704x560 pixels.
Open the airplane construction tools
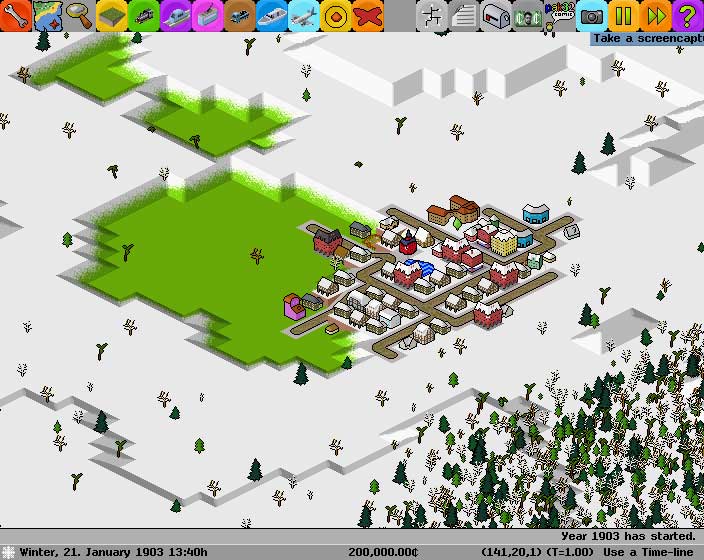click(x=304, y=15)
